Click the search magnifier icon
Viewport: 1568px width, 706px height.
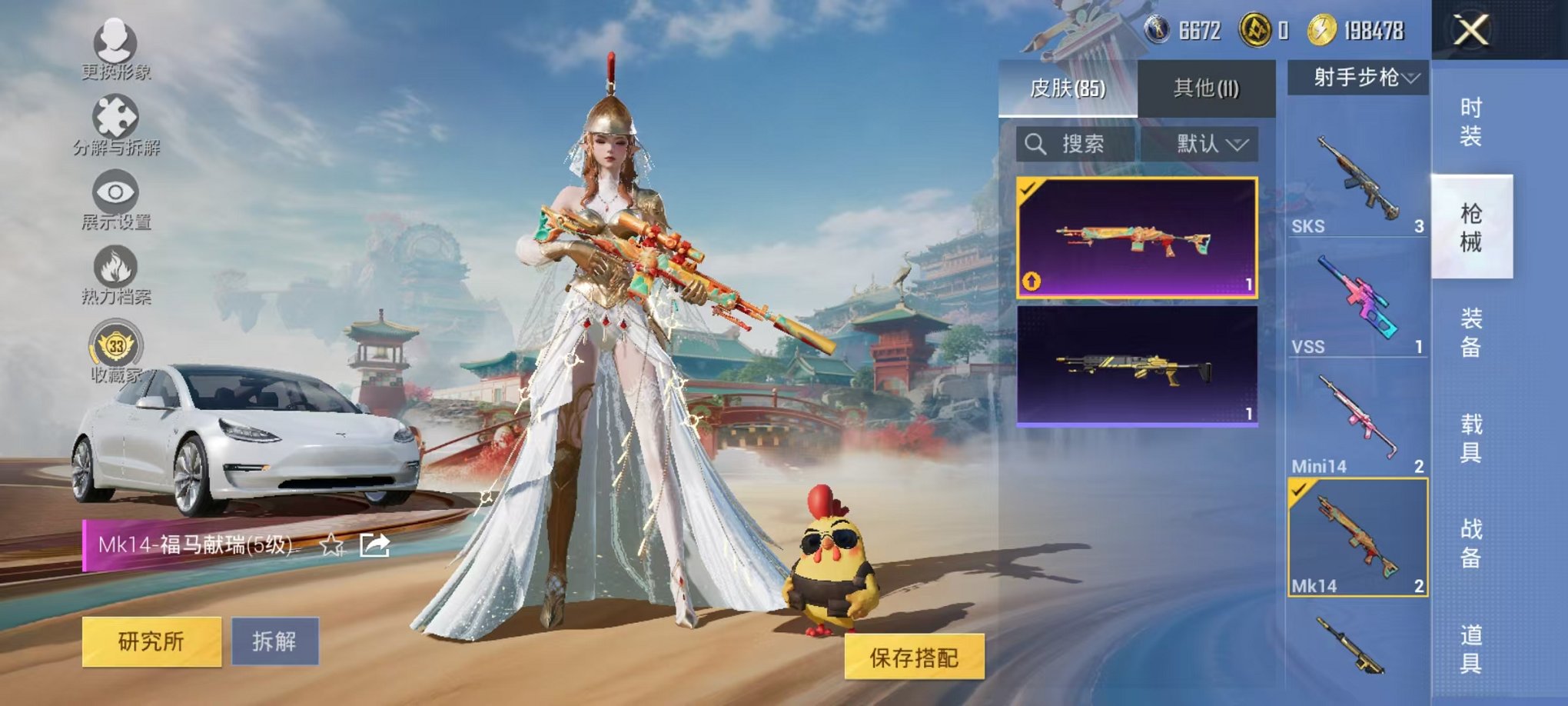click(1036, 145)
